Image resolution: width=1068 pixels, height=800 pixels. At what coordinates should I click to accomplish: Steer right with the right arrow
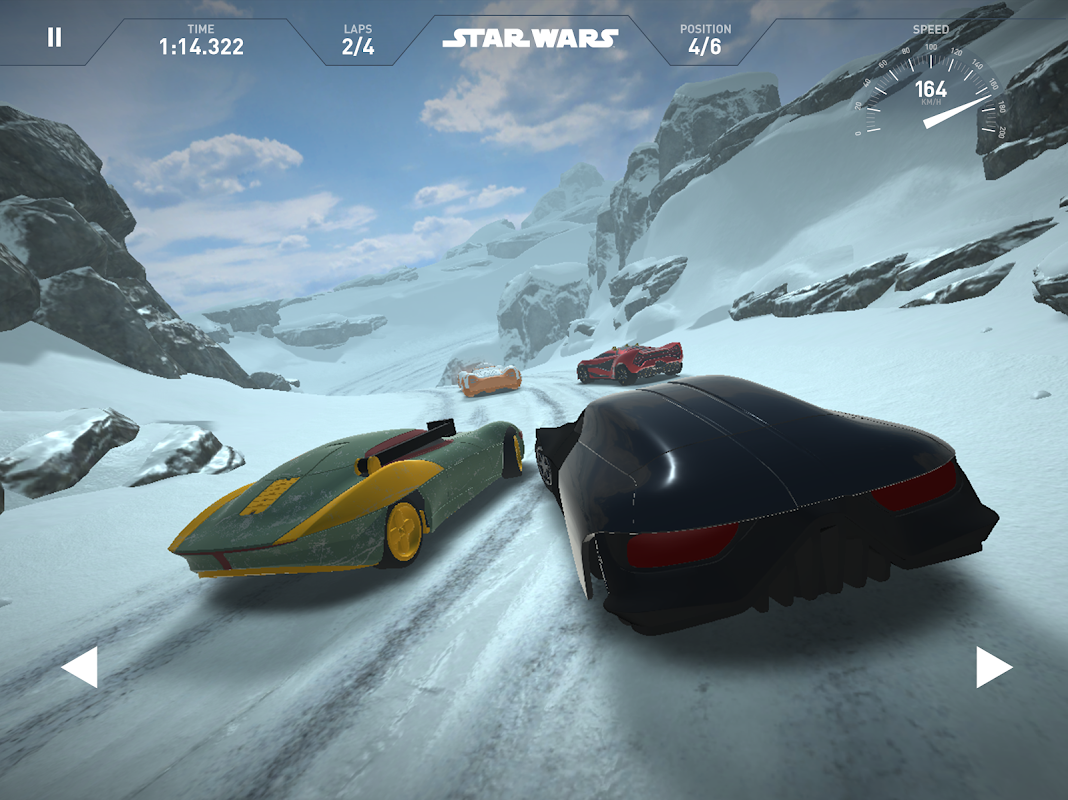point(993,667)
